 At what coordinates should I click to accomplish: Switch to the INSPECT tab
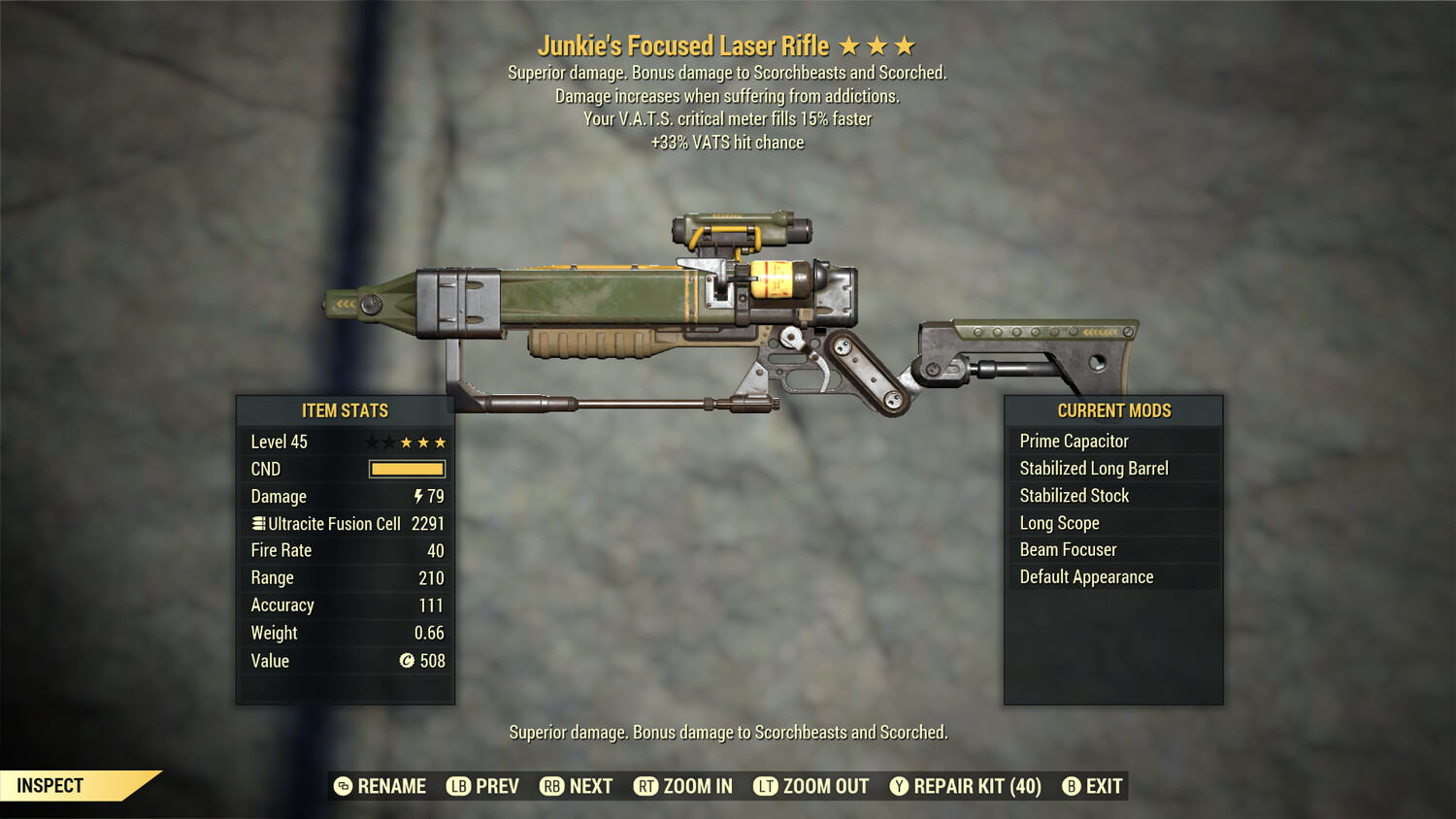(50, 785)
